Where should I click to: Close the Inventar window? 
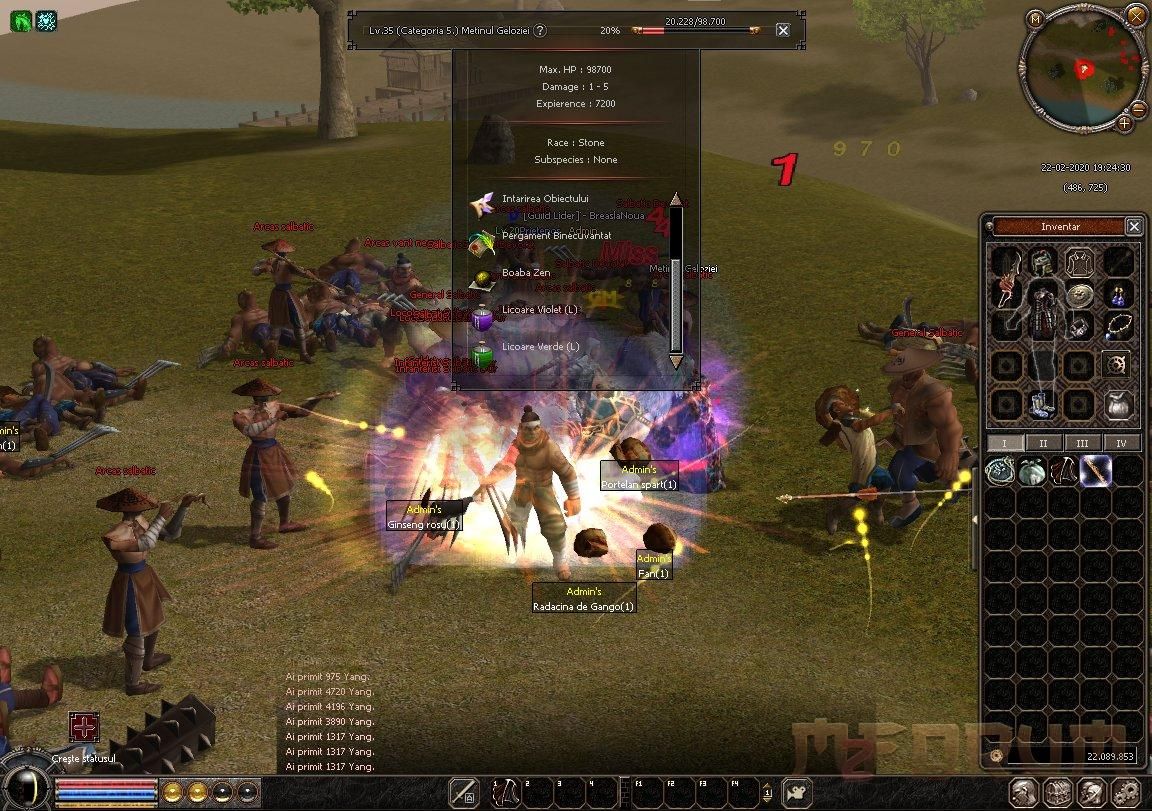(x=1133, y=227)
